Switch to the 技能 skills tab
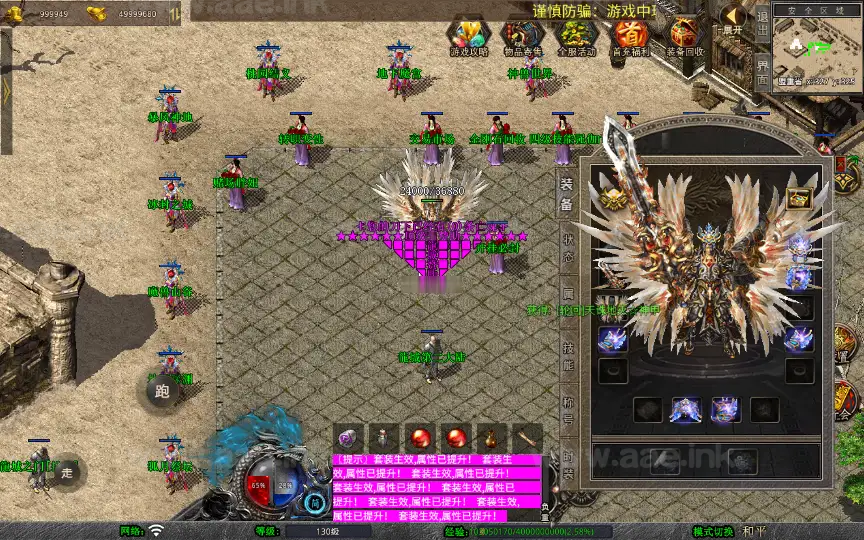Viewport: 864px width, 540px height. [566, 357]
